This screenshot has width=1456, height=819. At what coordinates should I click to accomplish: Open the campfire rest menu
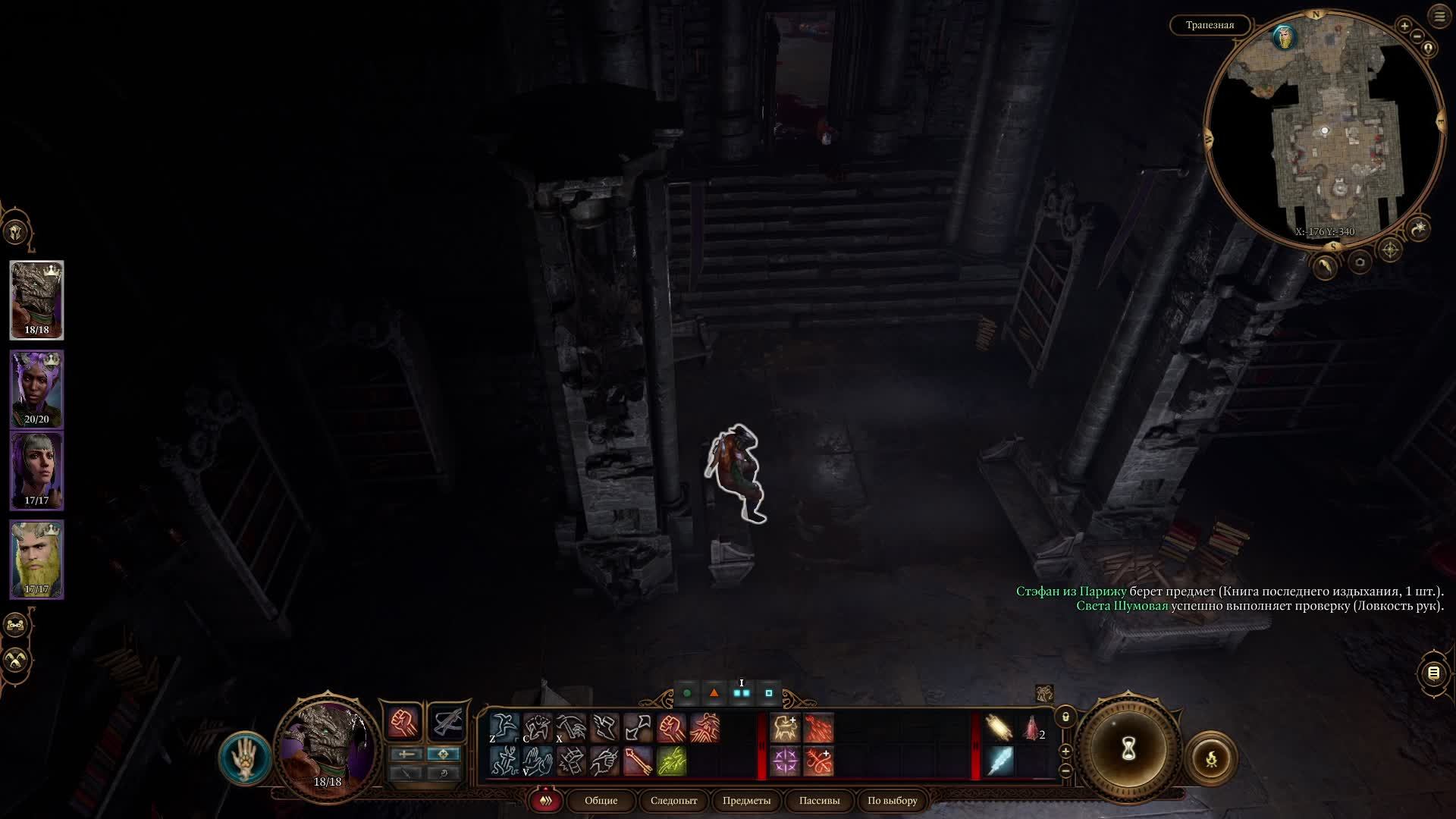click(x=1211, y=758)
